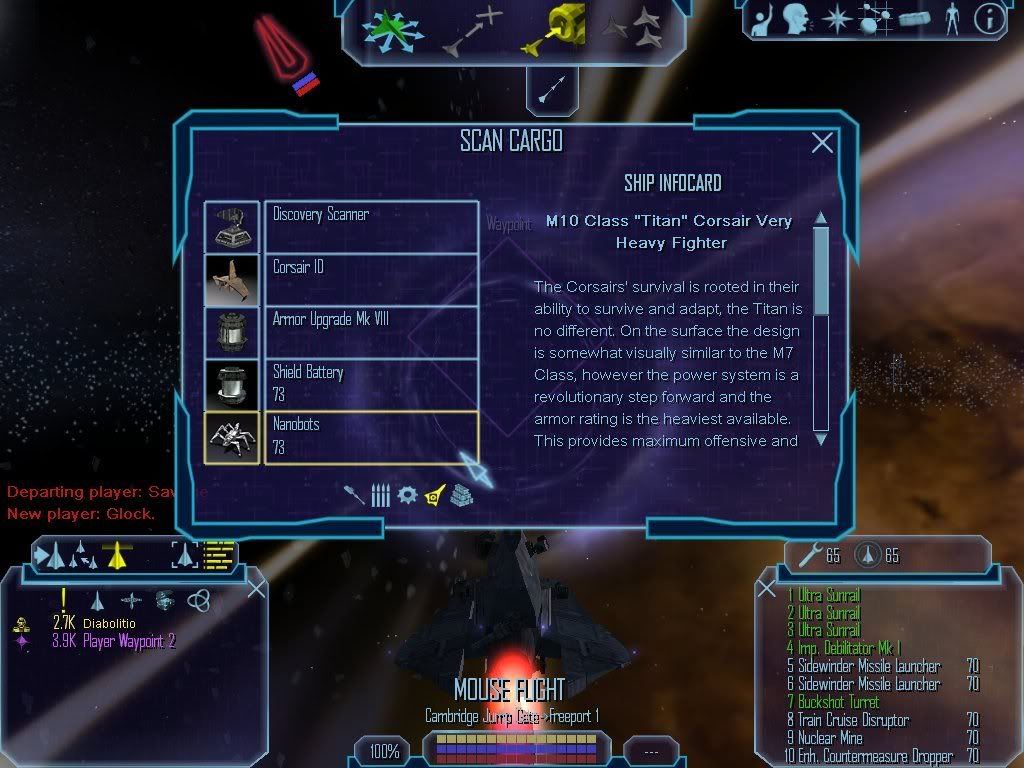Close the weapons list panel
The image size is (1024, 768).
(x=766, y=588)
